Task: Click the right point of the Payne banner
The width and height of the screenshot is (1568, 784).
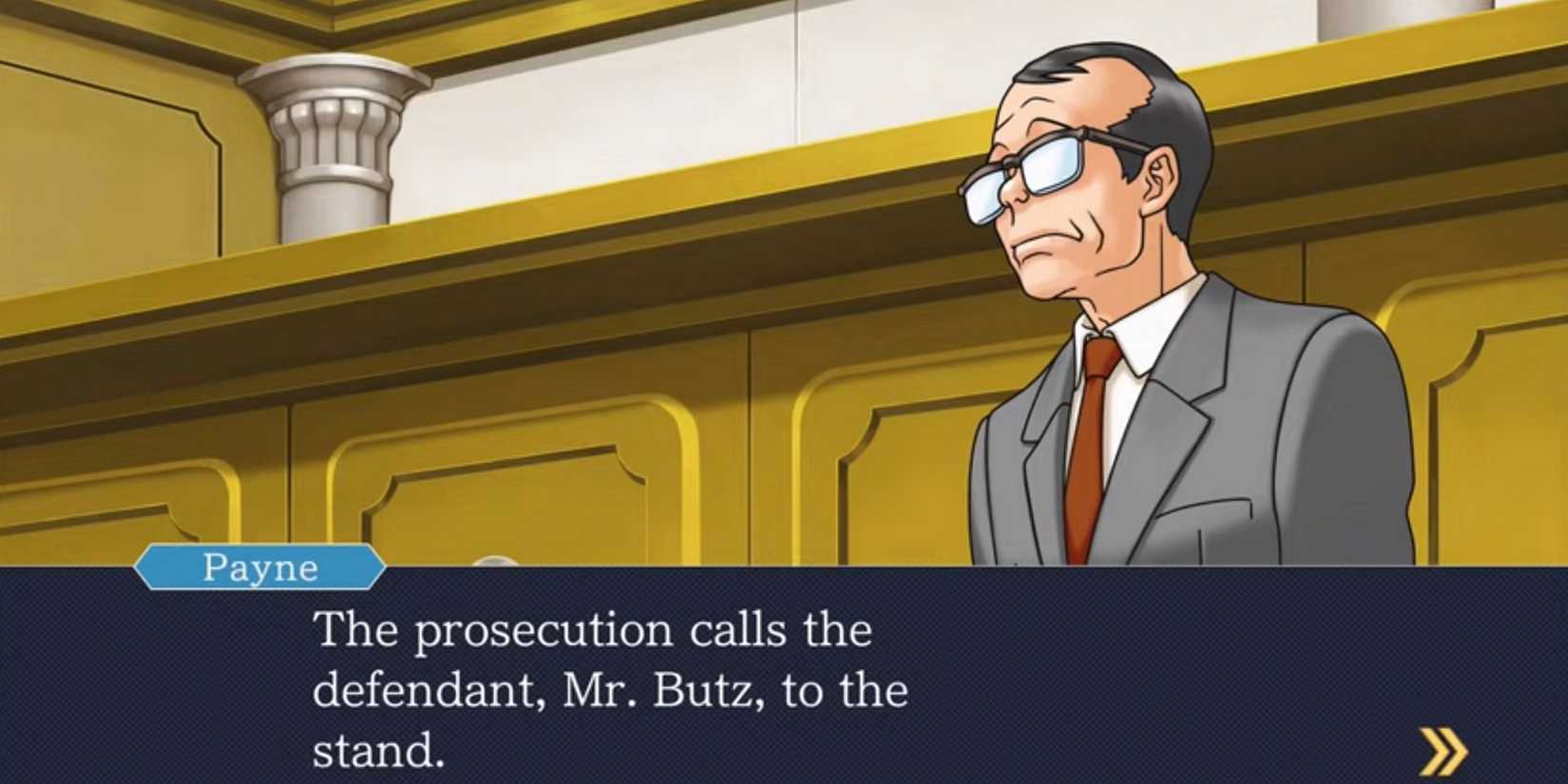Action: pos(378,568)
